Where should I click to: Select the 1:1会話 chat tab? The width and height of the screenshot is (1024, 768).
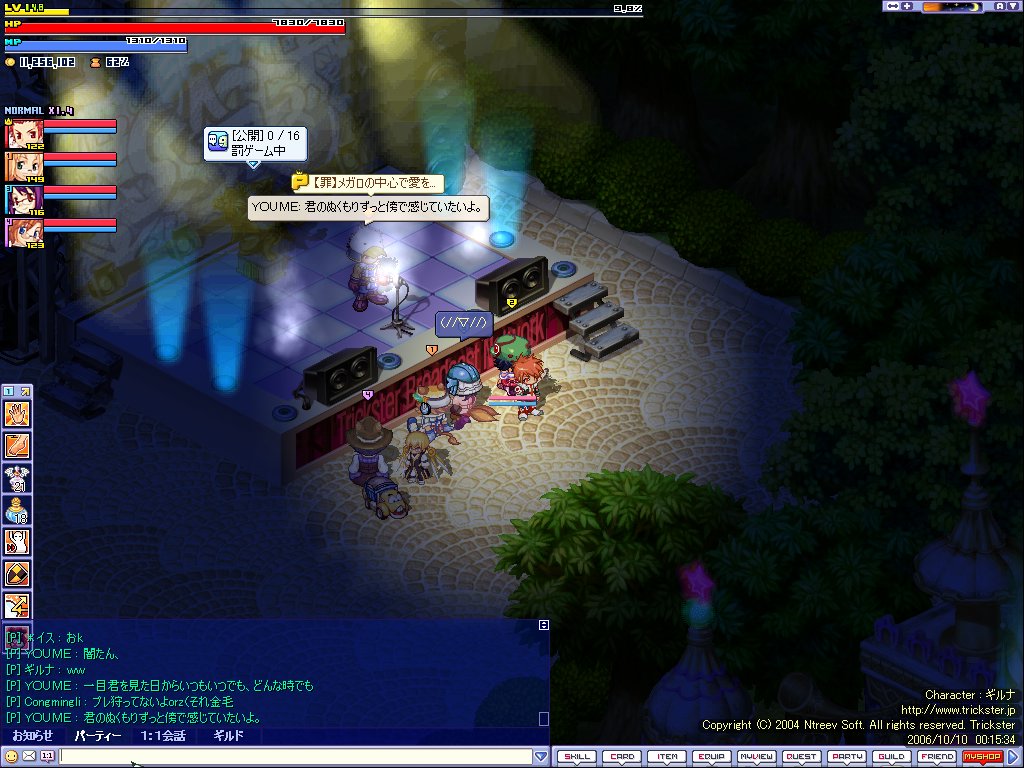163,736
